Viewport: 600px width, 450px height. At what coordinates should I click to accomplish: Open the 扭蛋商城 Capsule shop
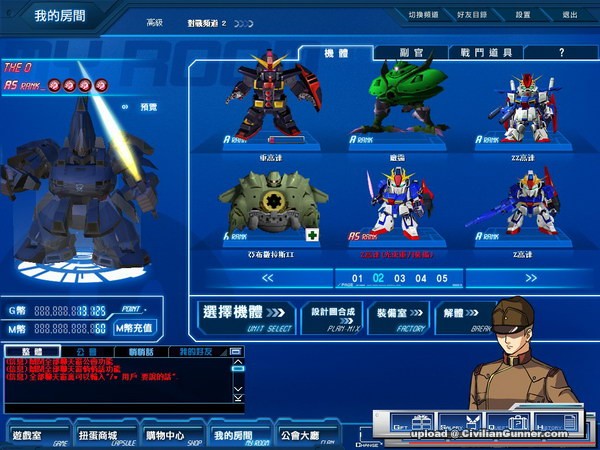pyautogui.click(x=100, y=435)
